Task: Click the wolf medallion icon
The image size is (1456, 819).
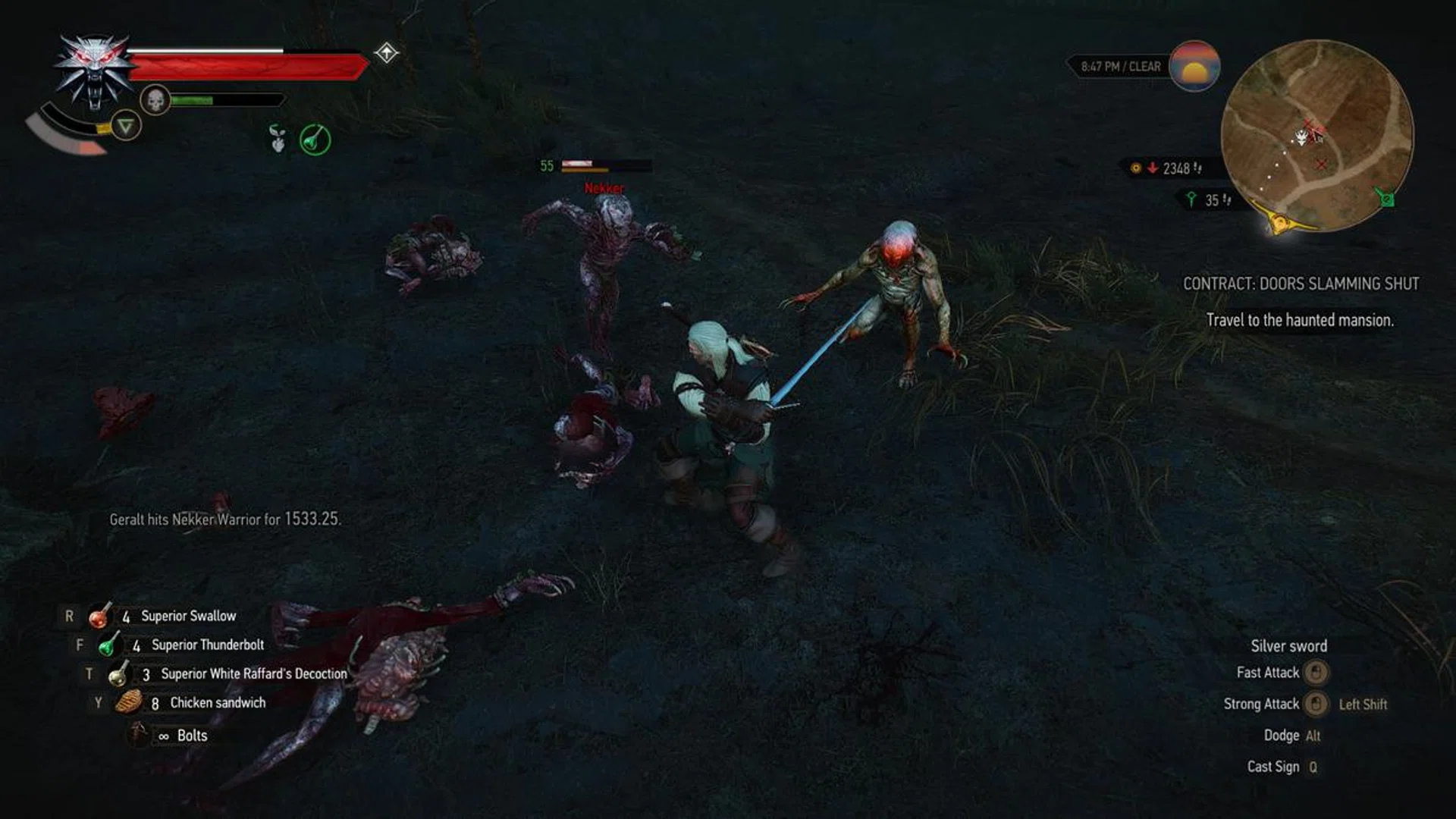Action: click(x=94, y=71)
